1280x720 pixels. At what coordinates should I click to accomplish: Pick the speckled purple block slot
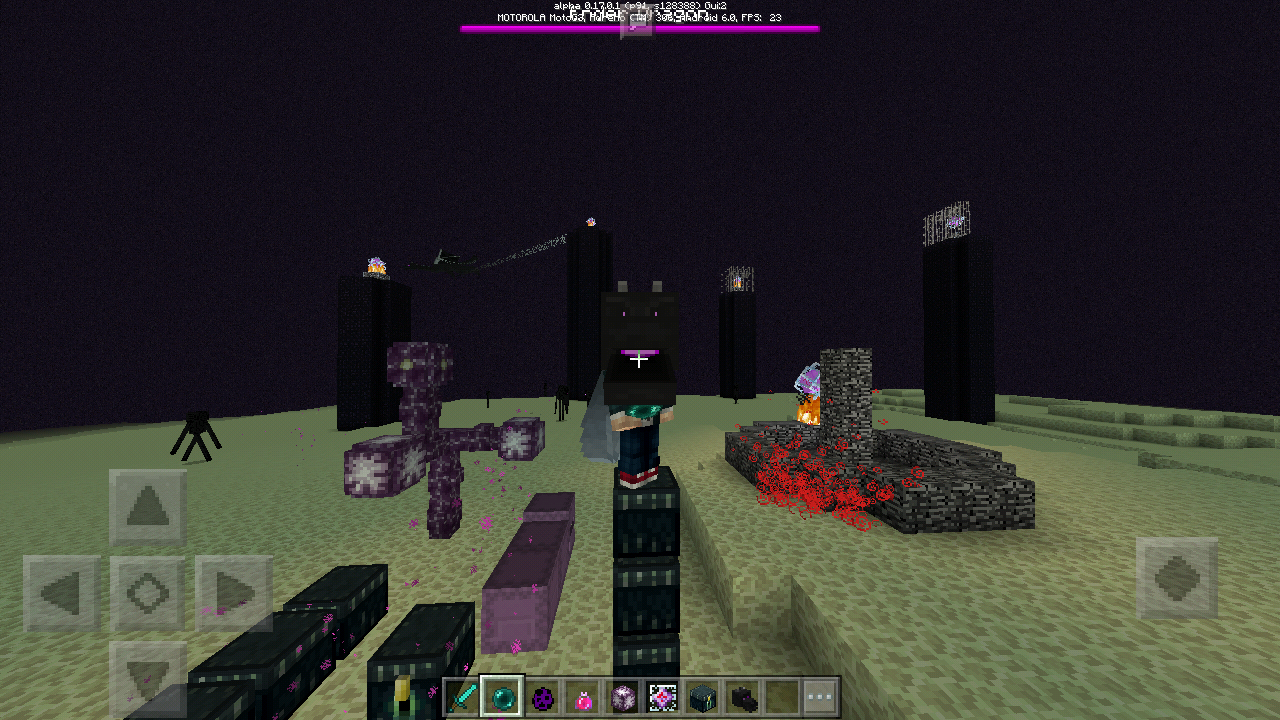point(622,697)
